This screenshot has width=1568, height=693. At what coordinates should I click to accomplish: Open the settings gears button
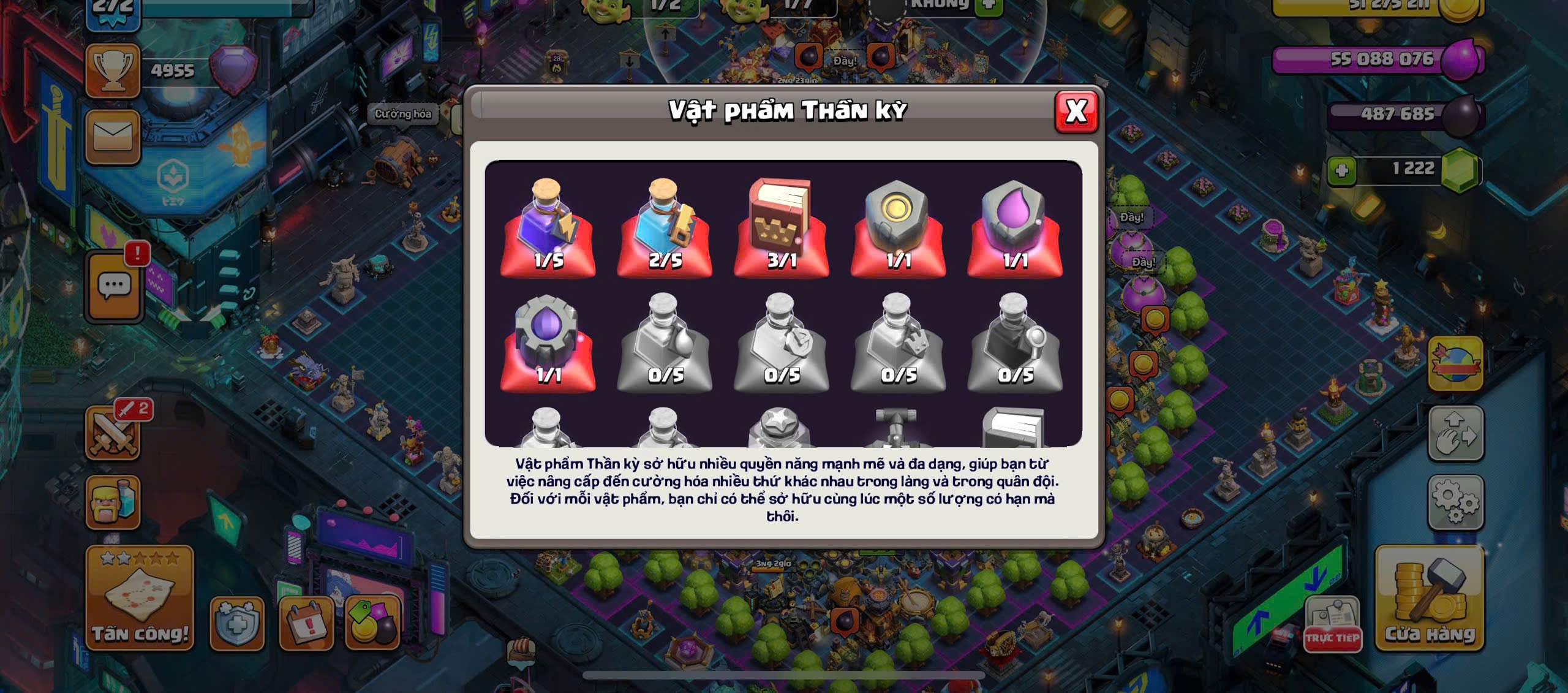1456,502
